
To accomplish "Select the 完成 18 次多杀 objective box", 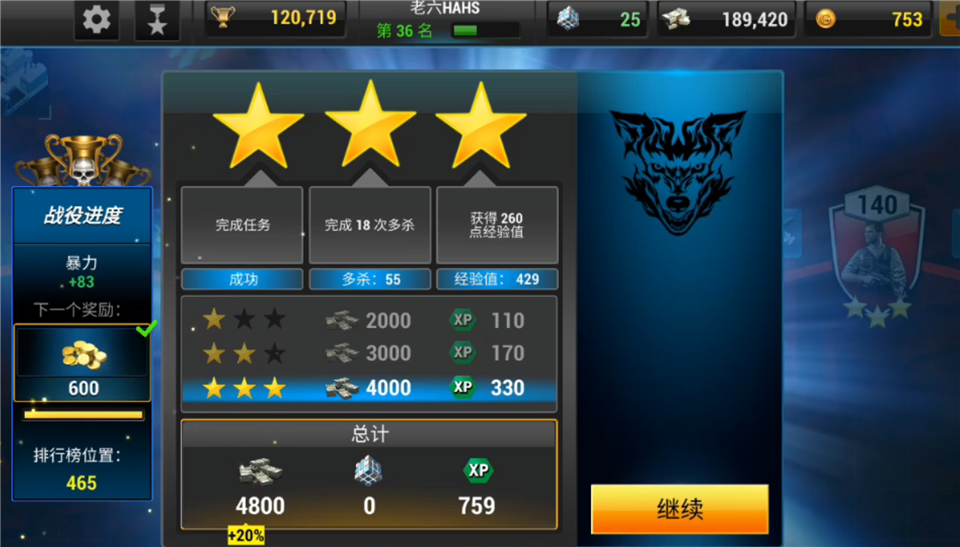I will point(369,225).
